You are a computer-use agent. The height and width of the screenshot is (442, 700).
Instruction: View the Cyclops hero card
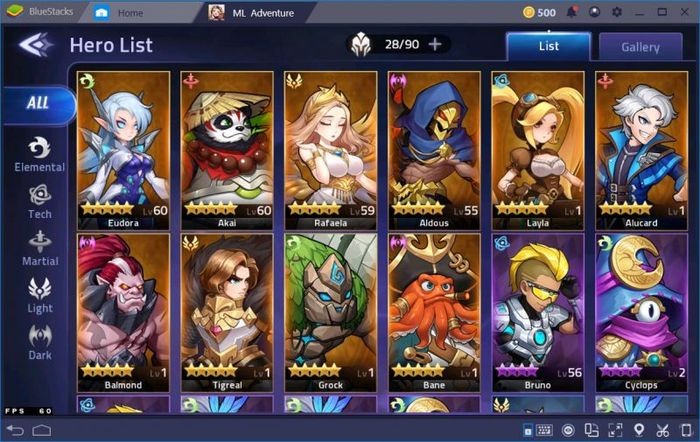coord(642,312)
